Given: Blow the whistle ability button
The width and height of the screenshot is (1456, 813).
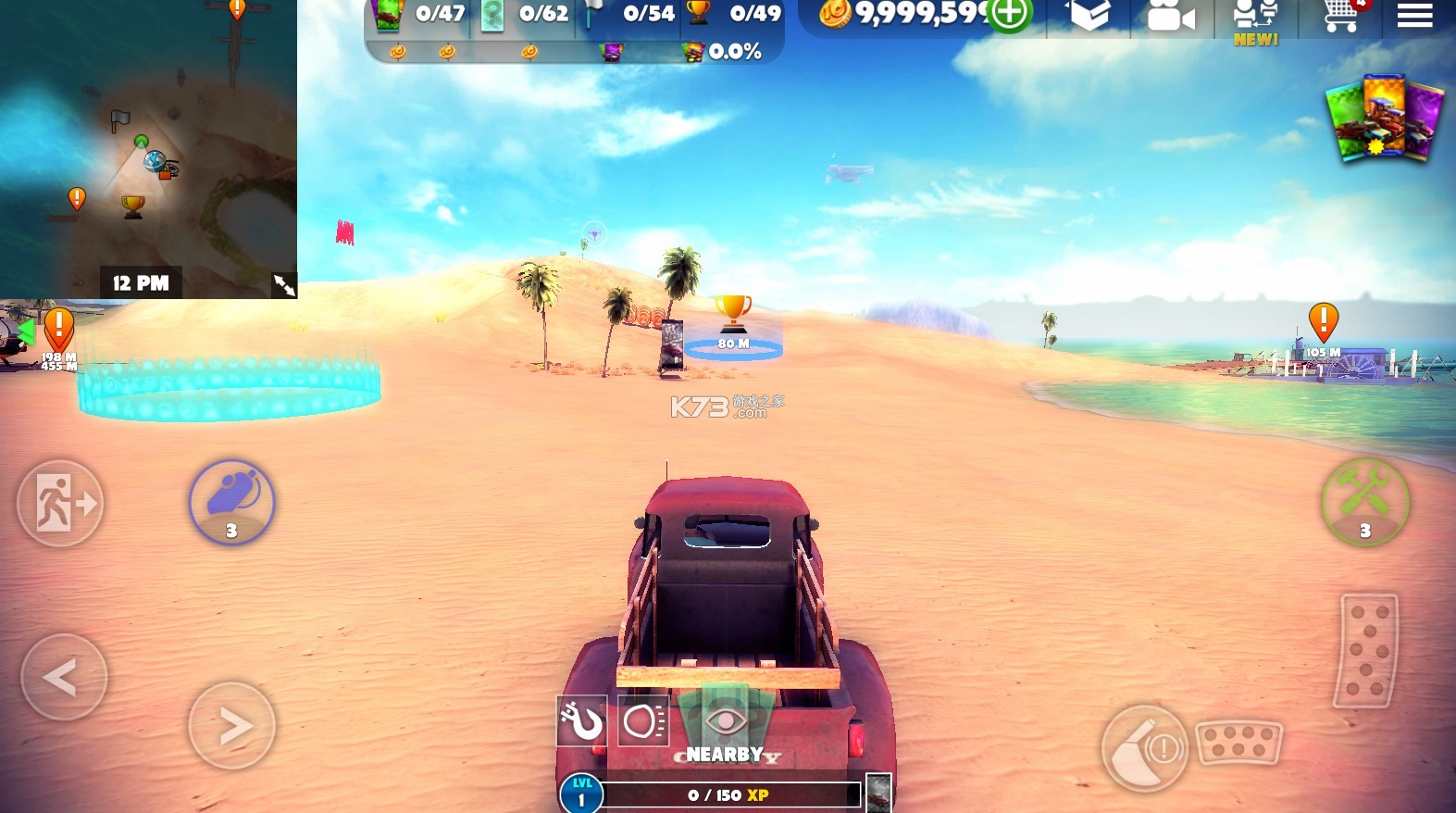Looking at the screenshot, I should point(231,502).
